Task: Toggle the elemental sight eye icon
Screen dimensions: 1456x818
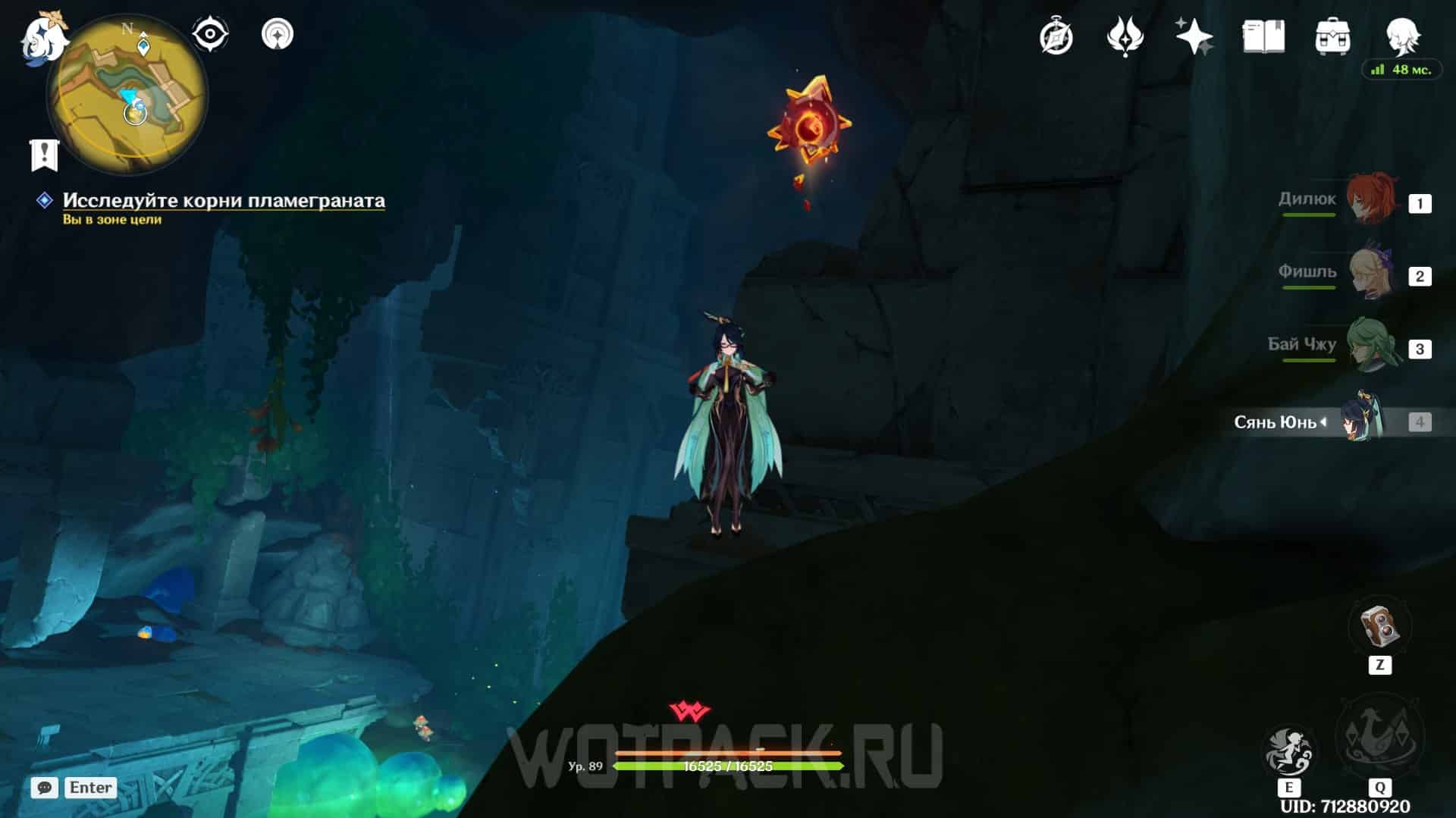Action: (x=210, y=34)
